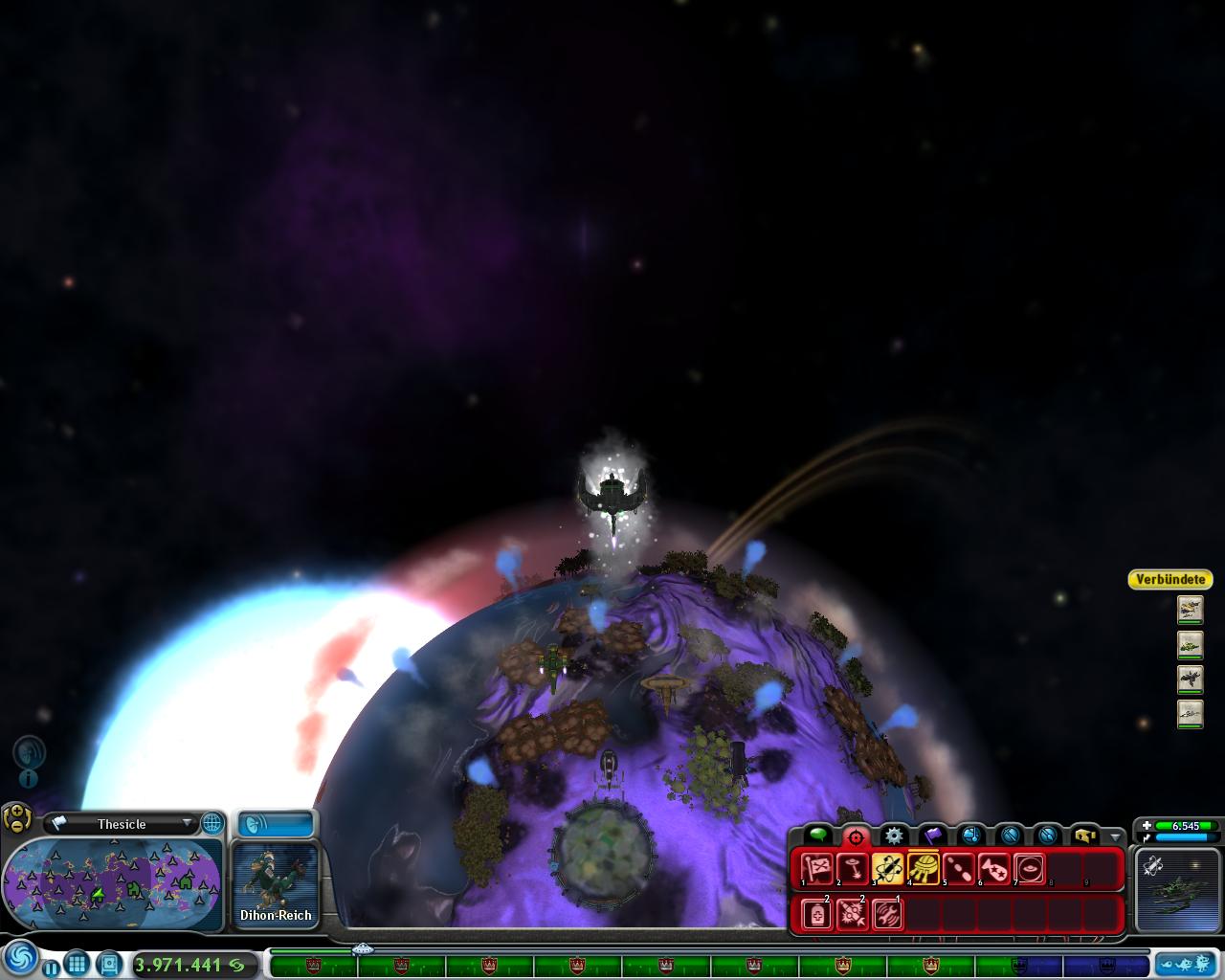1225x980 pixels.
Task: Use the health recharge pack item
Action: (816, 914)
